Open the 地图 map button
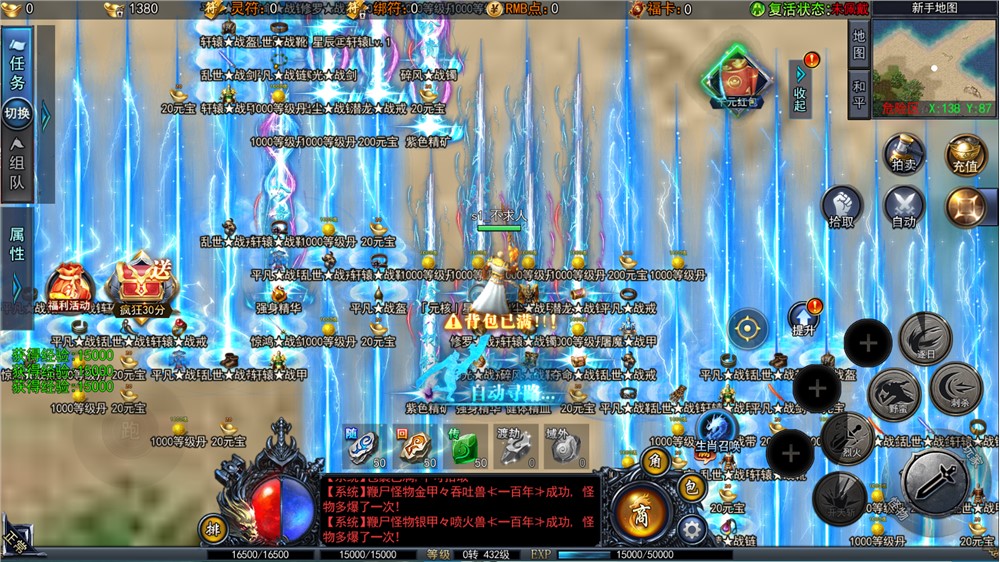Viewport: 1000px width, 562px height. click(859, 42)
